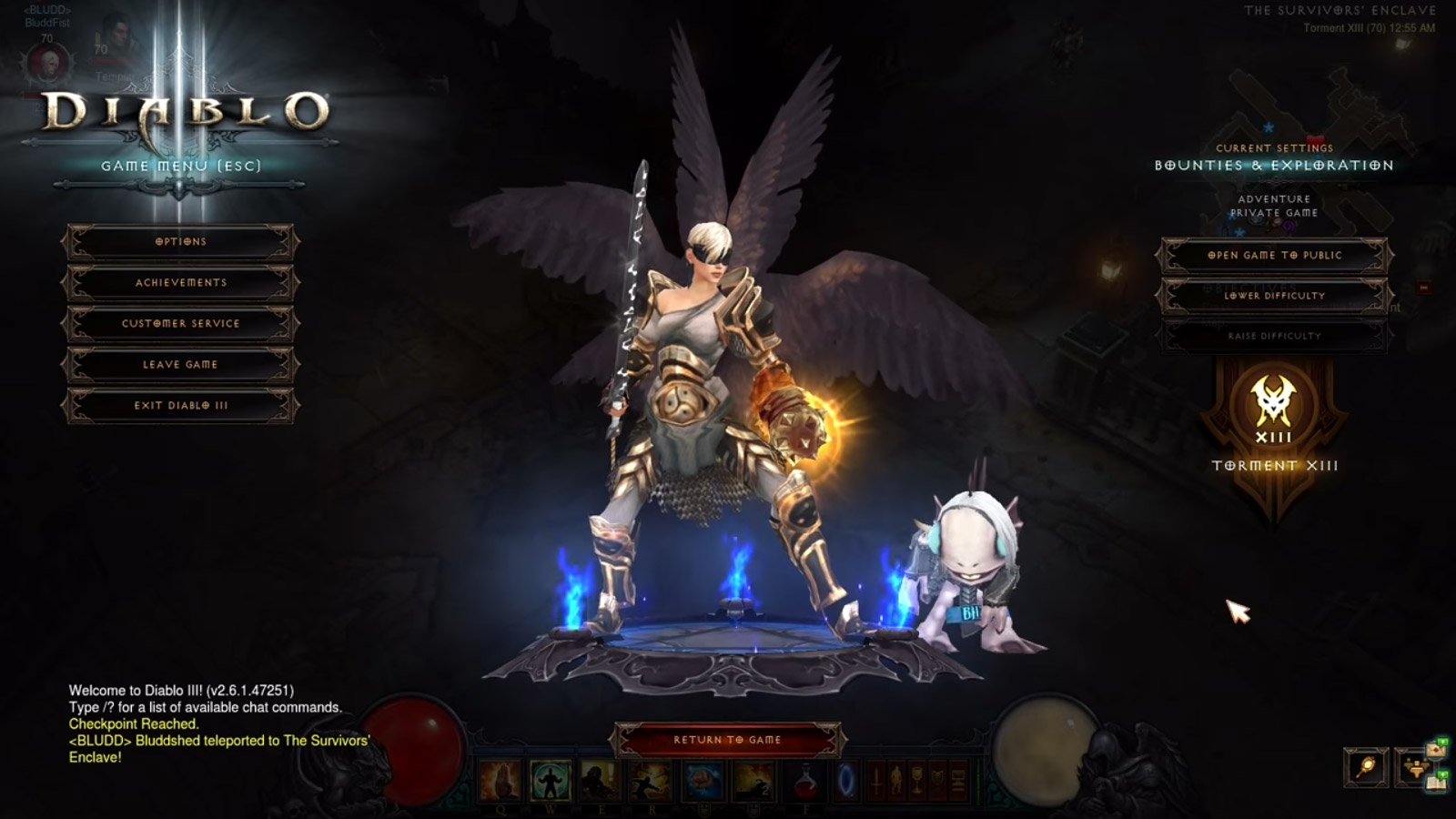
Task: Open the chalice icon menu button
Action: pyautogui.click(x=917, y=781)
